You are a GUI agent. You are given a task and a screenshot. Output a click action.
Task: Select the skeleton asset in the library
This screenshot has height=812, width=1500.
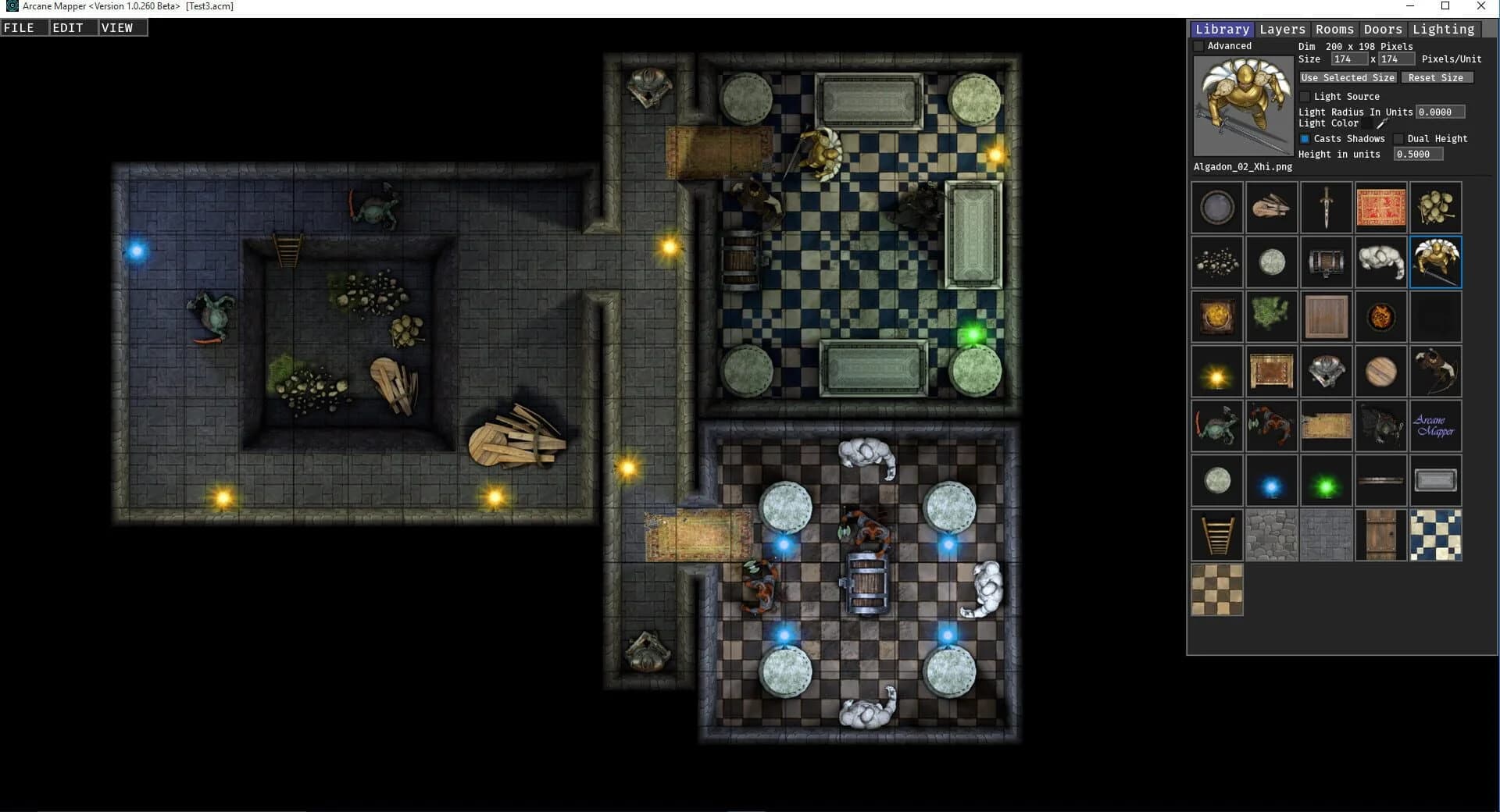(x=1381, y=262)
